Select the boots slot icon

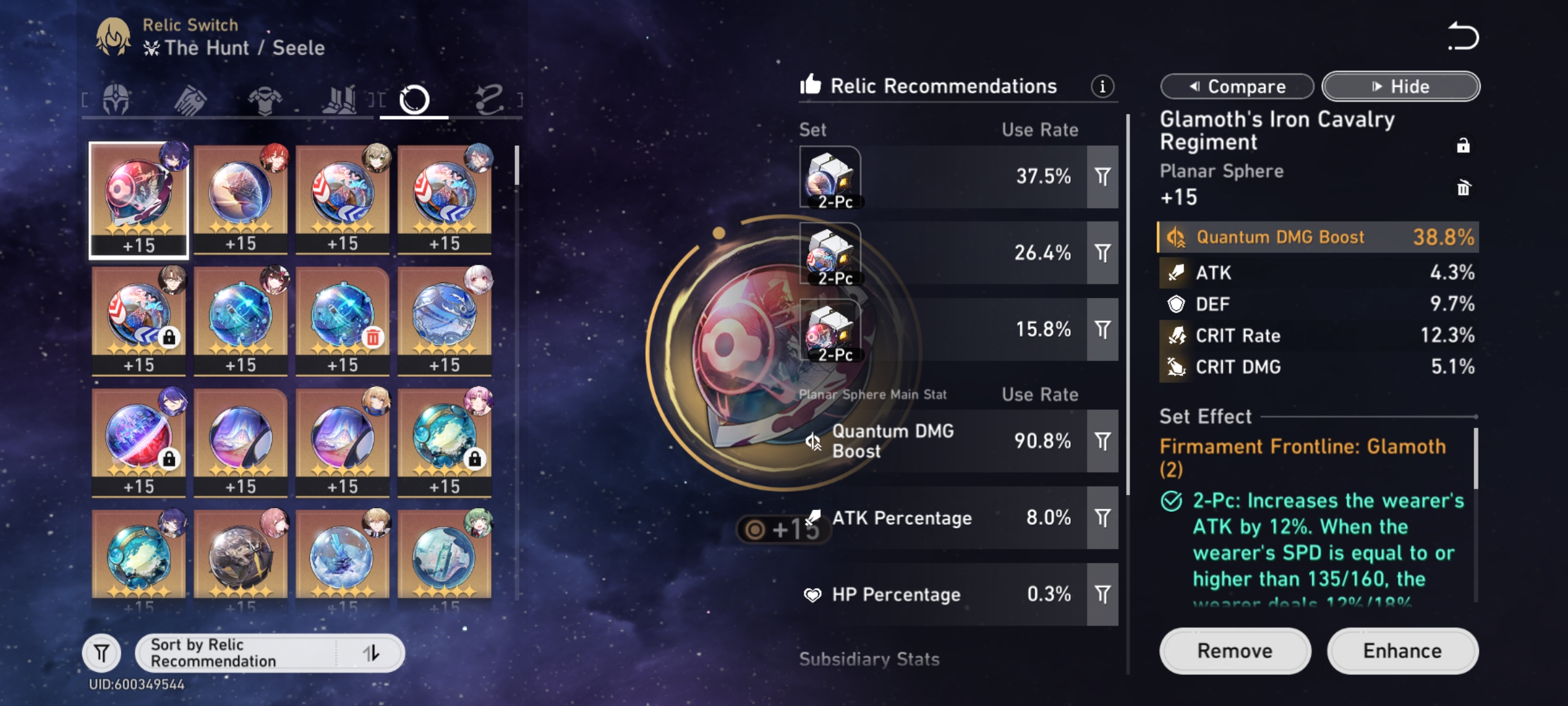[341, 99]
